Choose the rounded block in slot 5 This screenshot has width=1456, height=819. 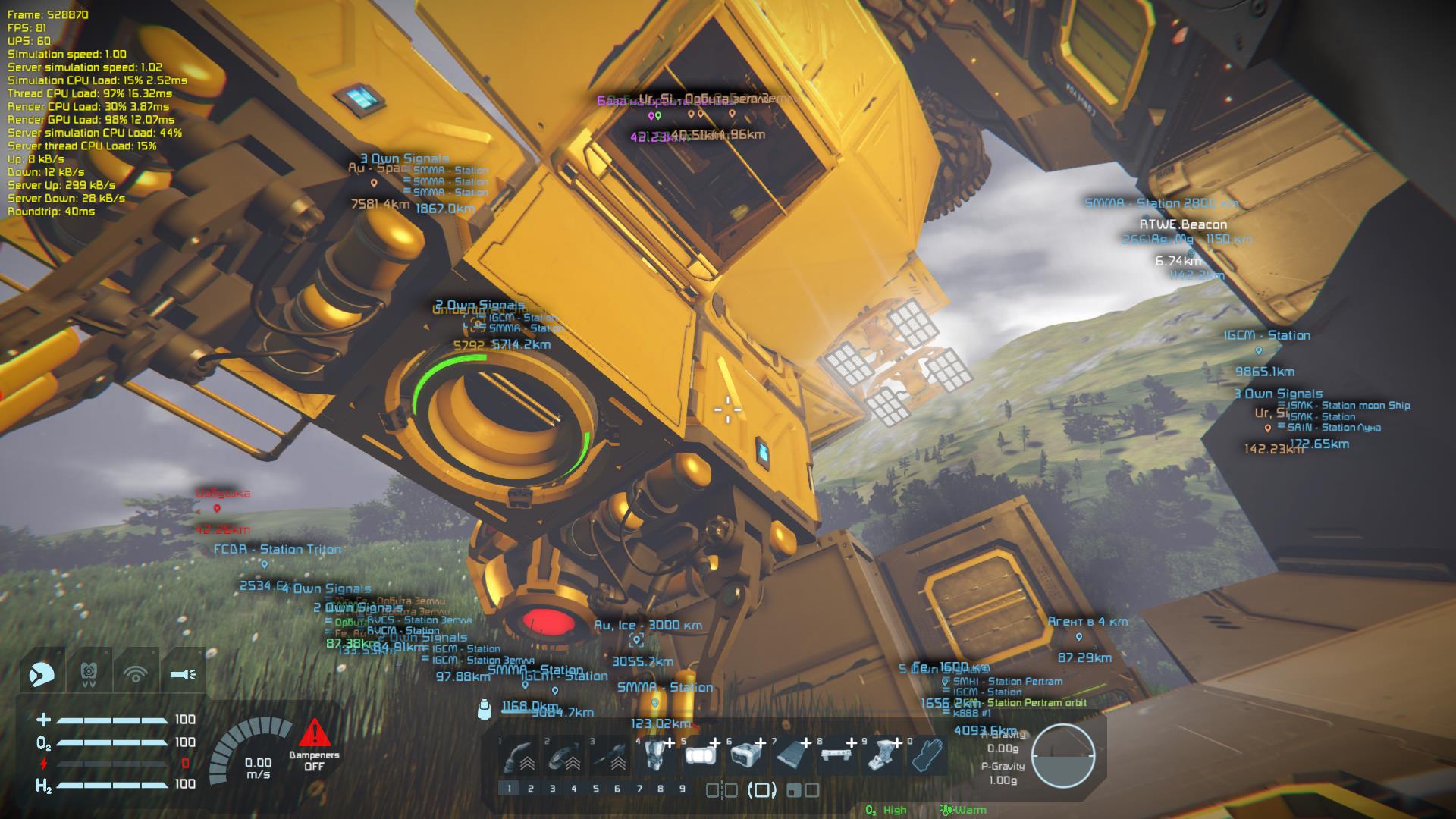coord(701,755)
